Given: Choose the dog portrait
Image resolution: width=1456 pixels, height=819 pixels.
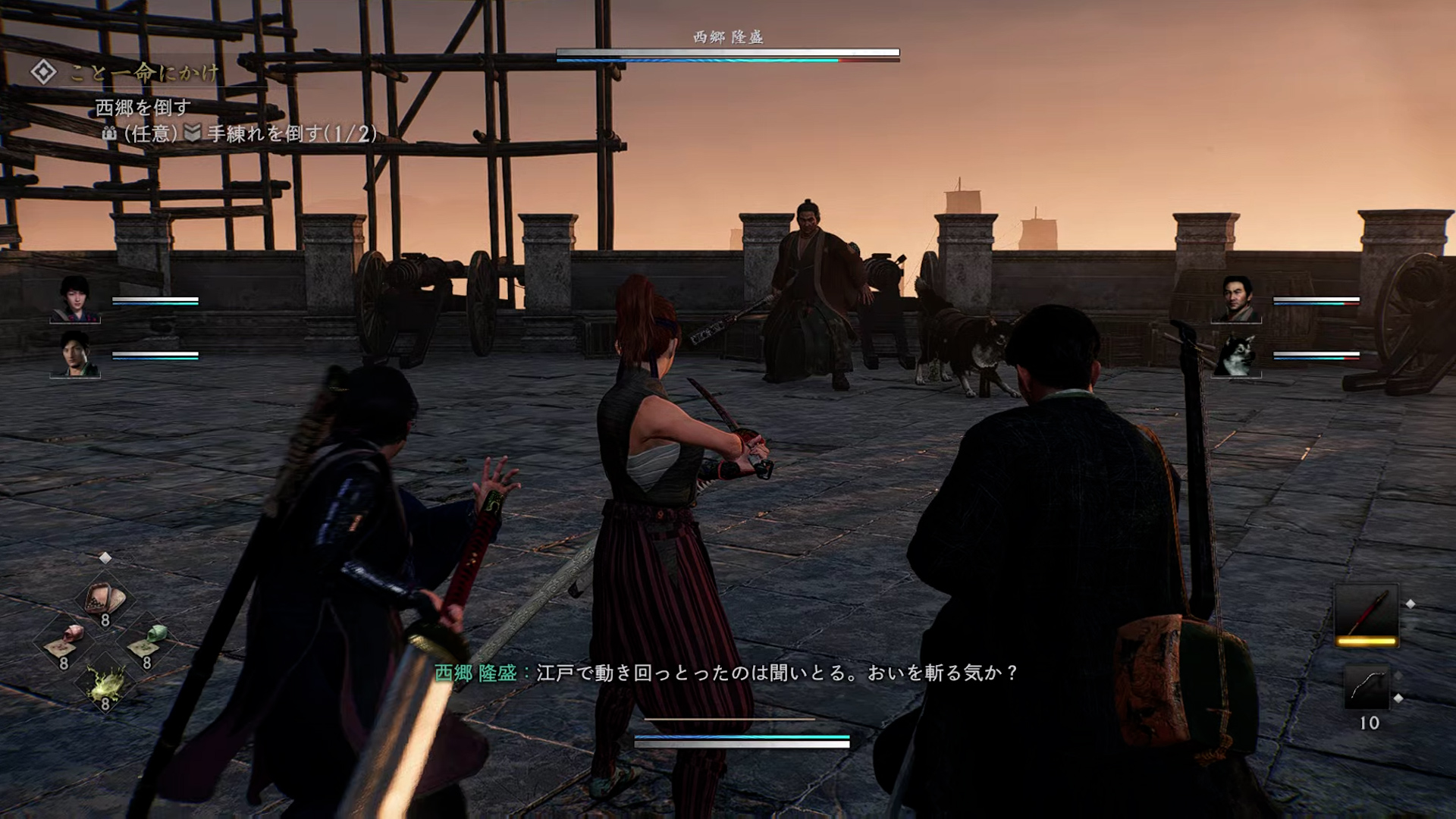Looking at the screenshot, I should (x=1236, y=355).
